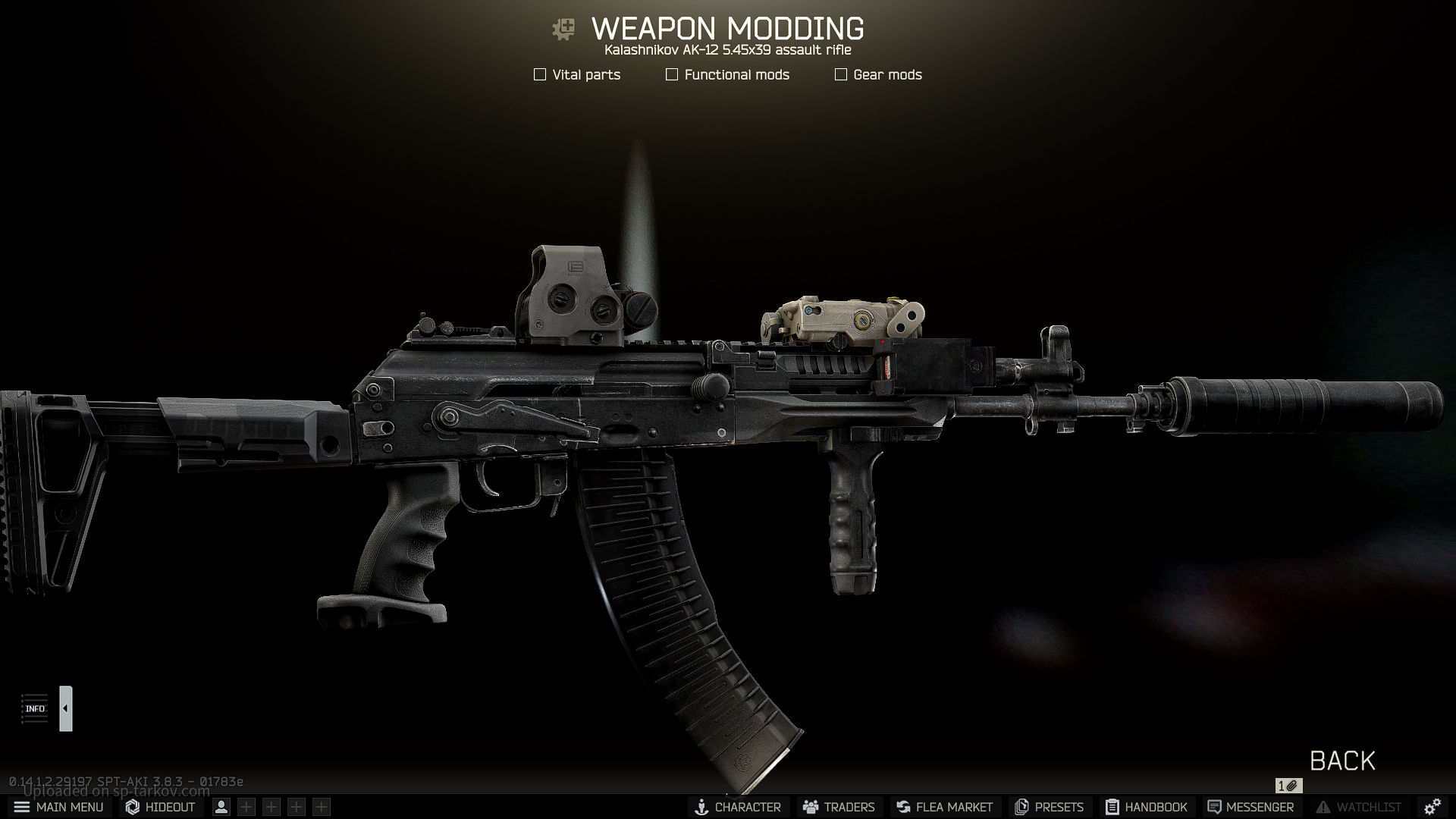Expand the INFO side panel arrow
This screenshot has width=1456, height=819.
pos(66,708)
